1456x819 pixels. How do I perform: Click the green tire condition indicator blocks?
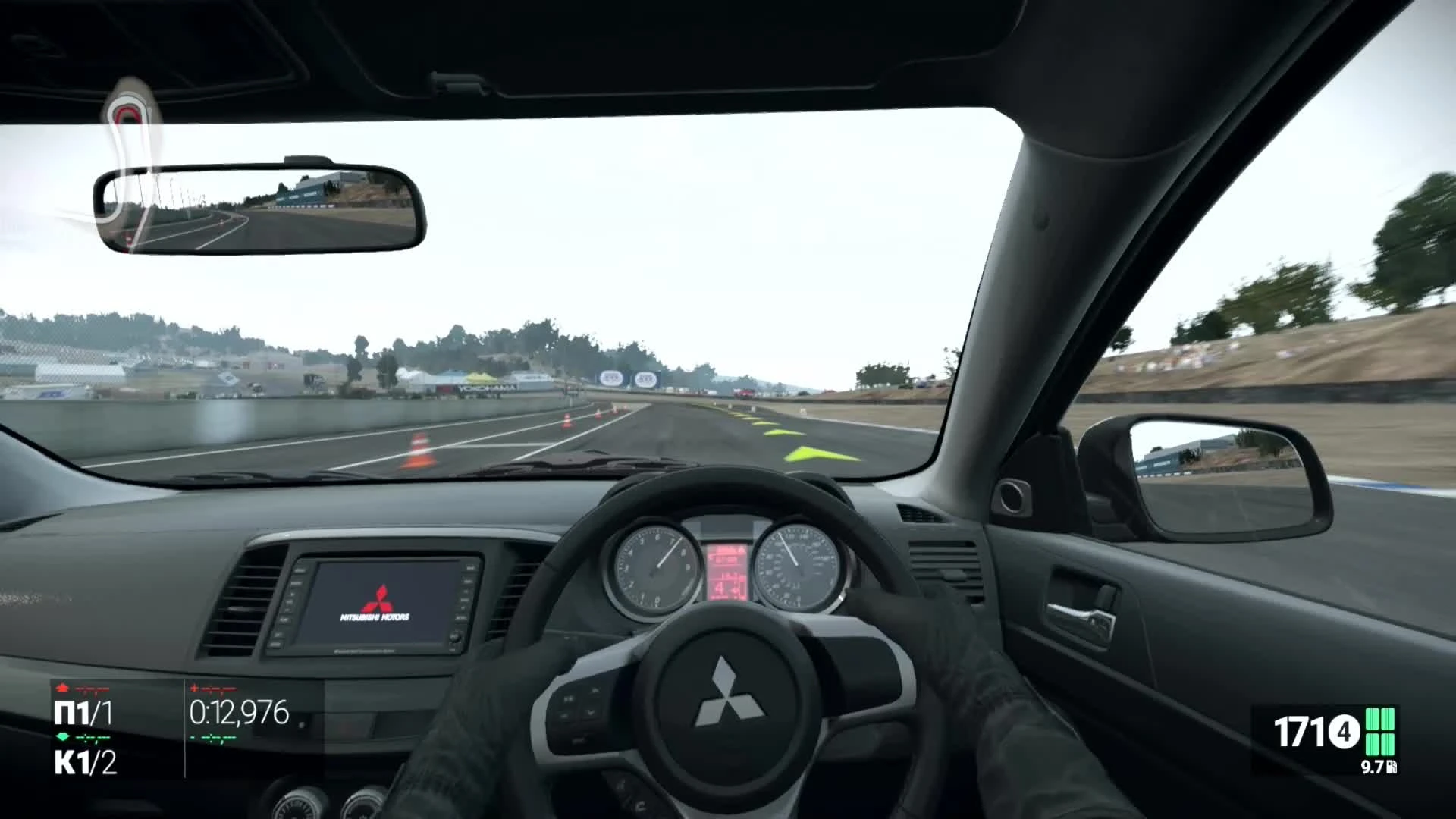(1380, 731)
